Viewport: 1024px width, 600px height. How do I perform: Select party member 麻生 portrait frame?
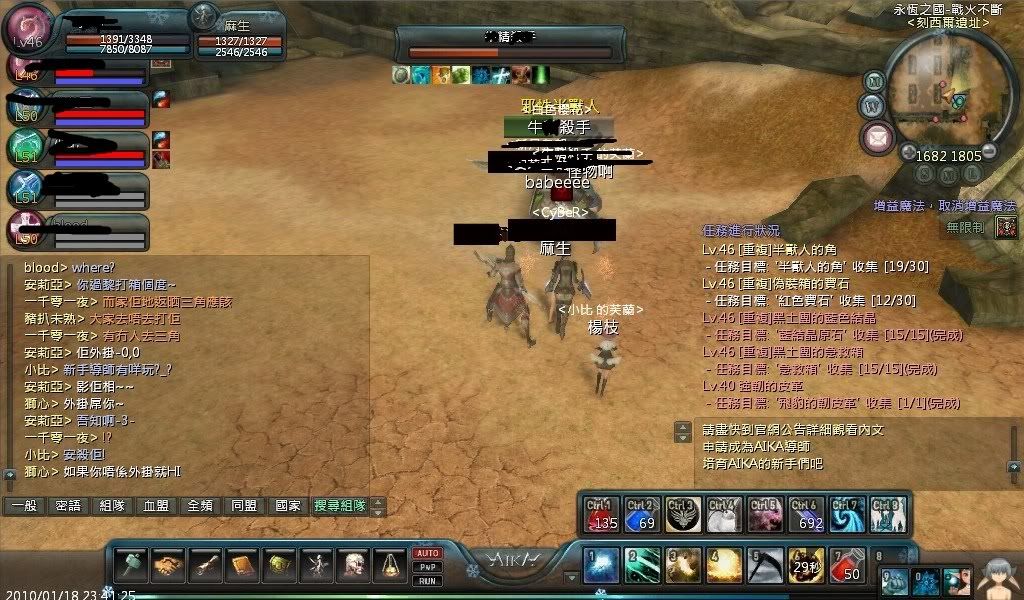tap(205, 16)
